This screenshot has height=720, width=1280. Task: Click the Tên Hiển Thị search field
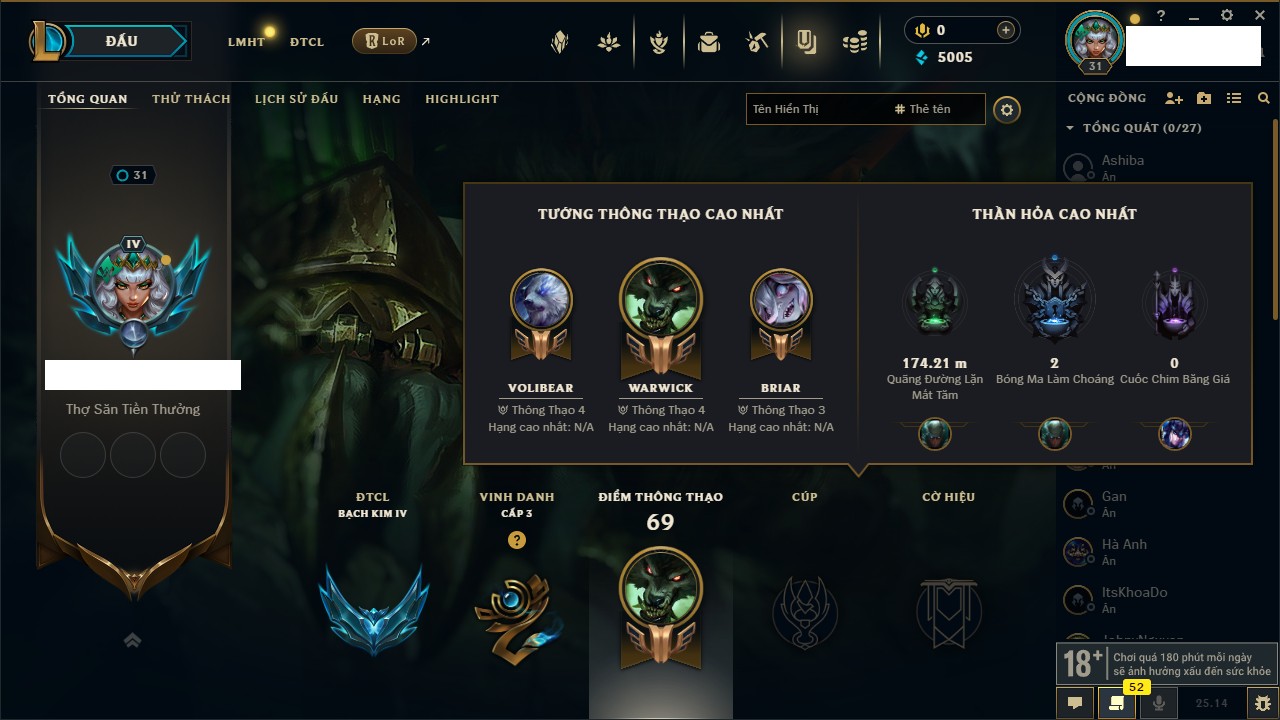(817, 109)
